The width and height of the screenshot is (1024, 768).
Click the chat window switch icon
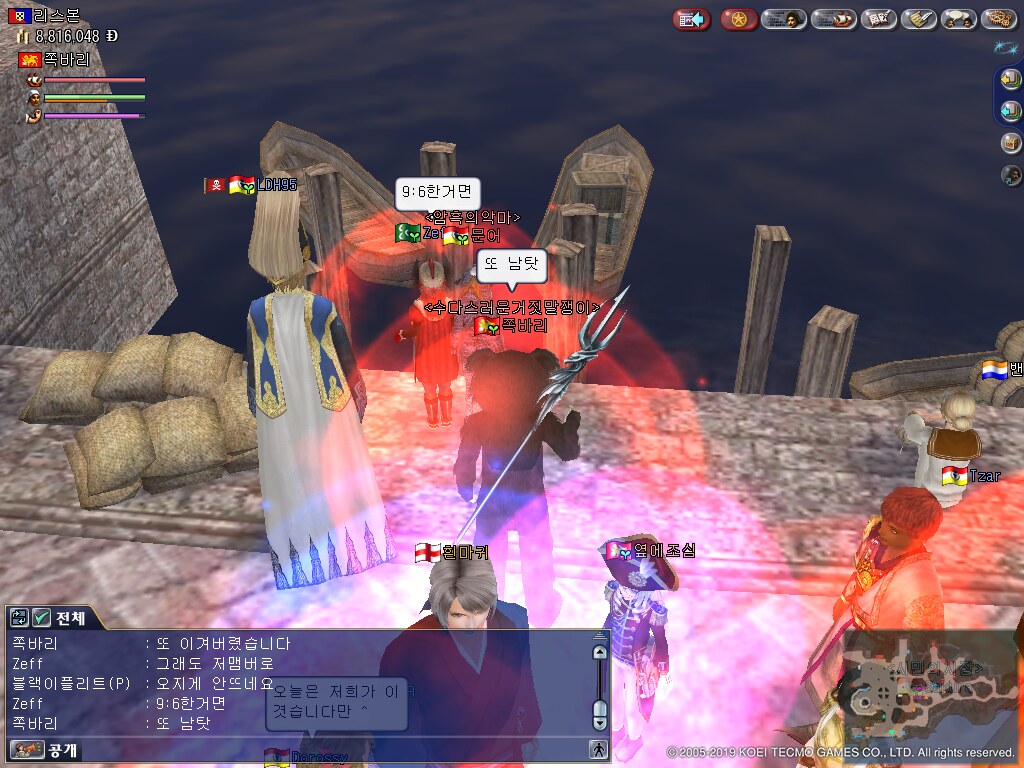pyautogui.click(x=20, y=618)
